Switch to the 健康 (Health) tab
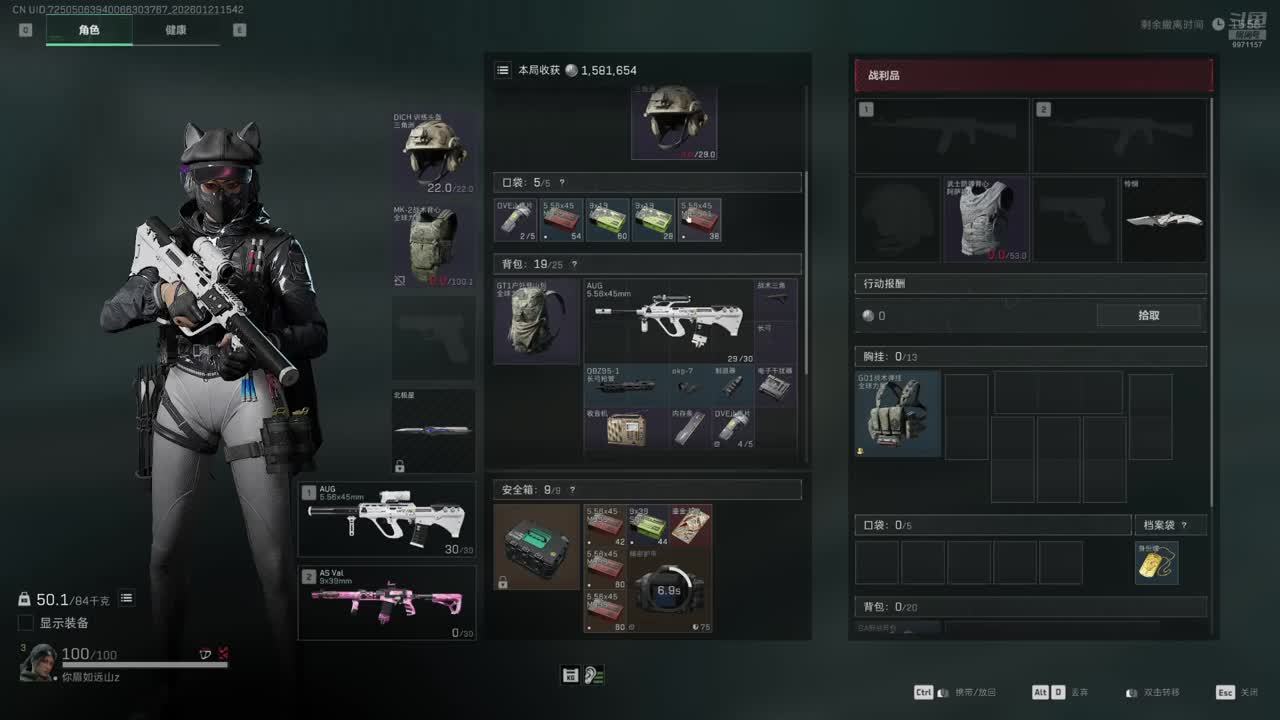 click(176, 30)
